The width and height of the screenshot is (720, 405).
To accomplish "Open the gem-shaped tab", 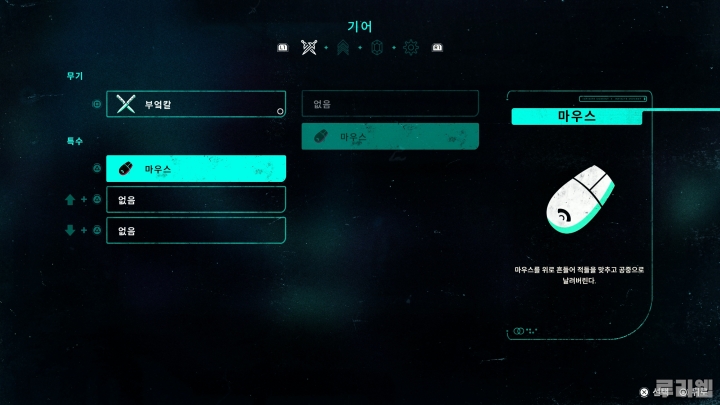I will tap(377, 48).
